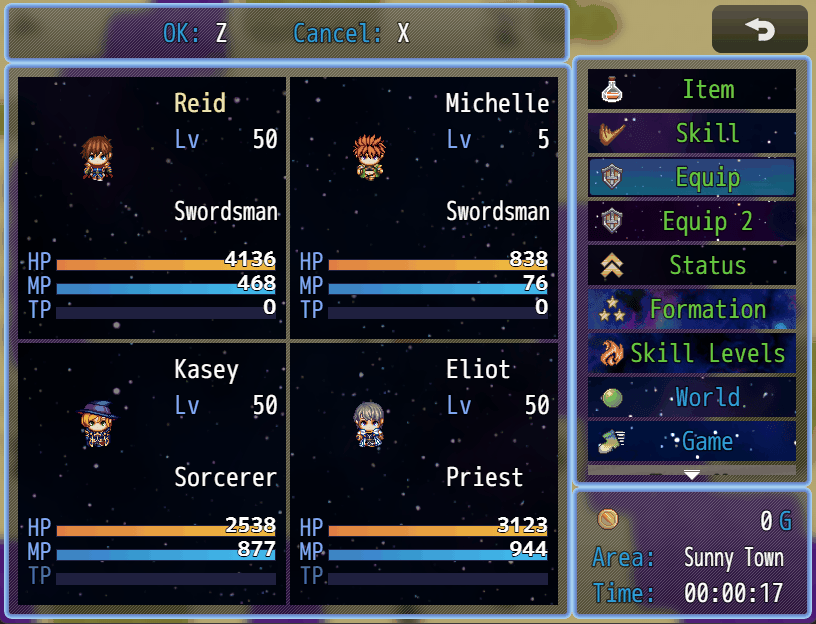Image resolution: width=816 pixels, height=624 pixels.
Task: Show the Status screen
Action: pos(692,266)
